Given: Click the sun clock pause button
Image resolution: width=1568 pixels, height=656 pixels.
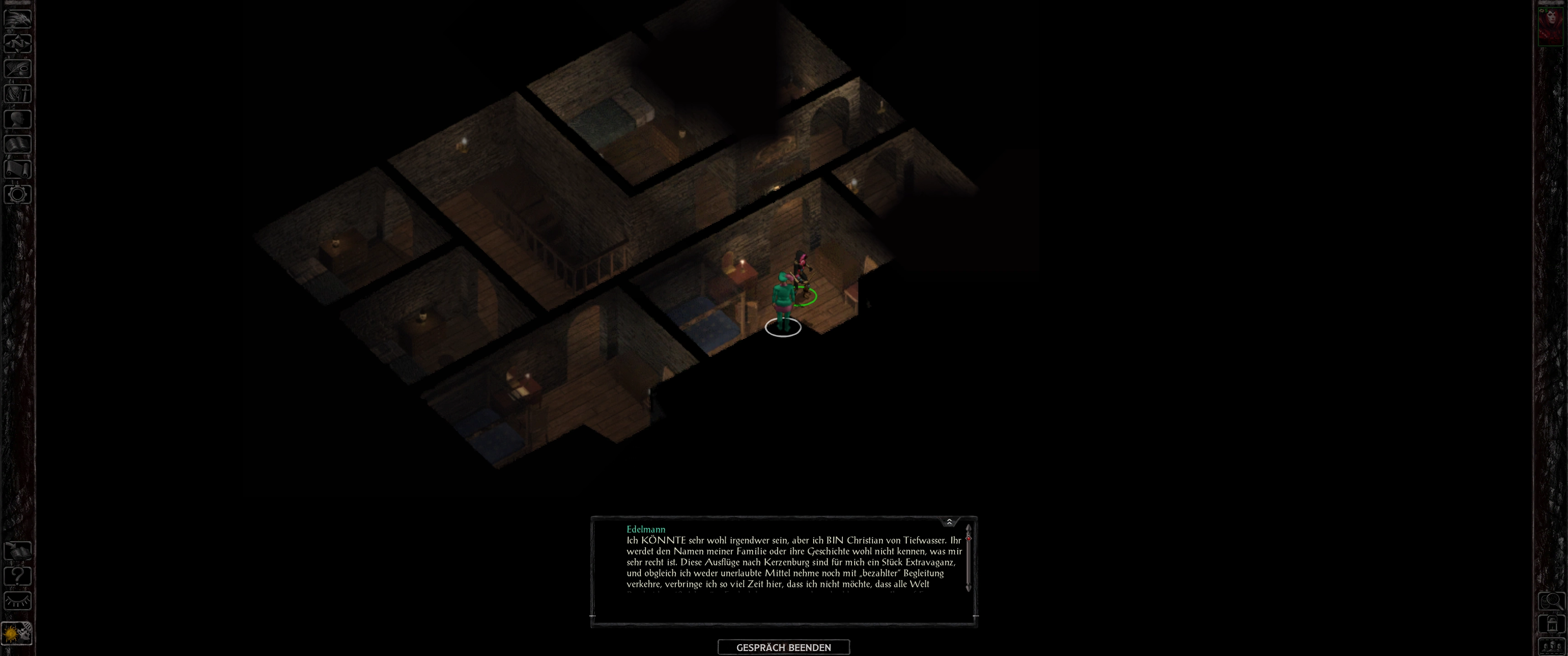Looking at the screenshot, I should pos(17,634).
